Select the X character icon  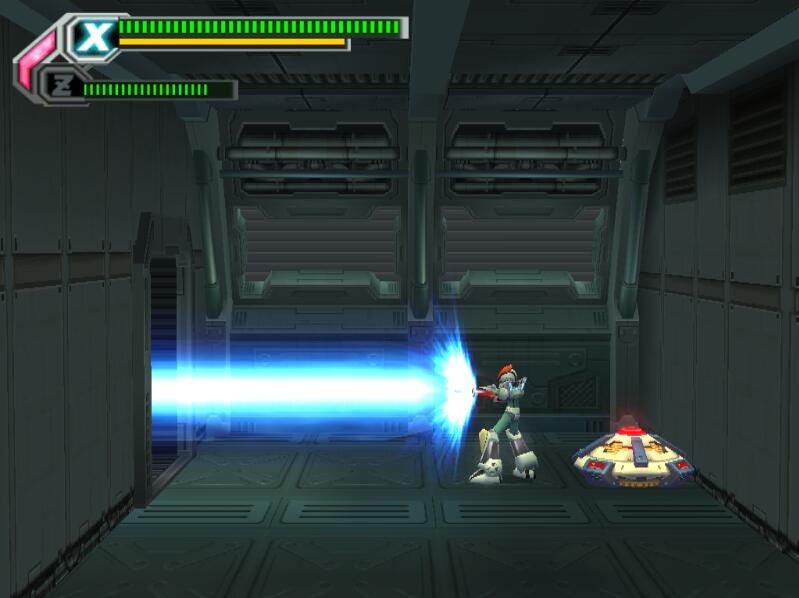(x=94, y=38)
